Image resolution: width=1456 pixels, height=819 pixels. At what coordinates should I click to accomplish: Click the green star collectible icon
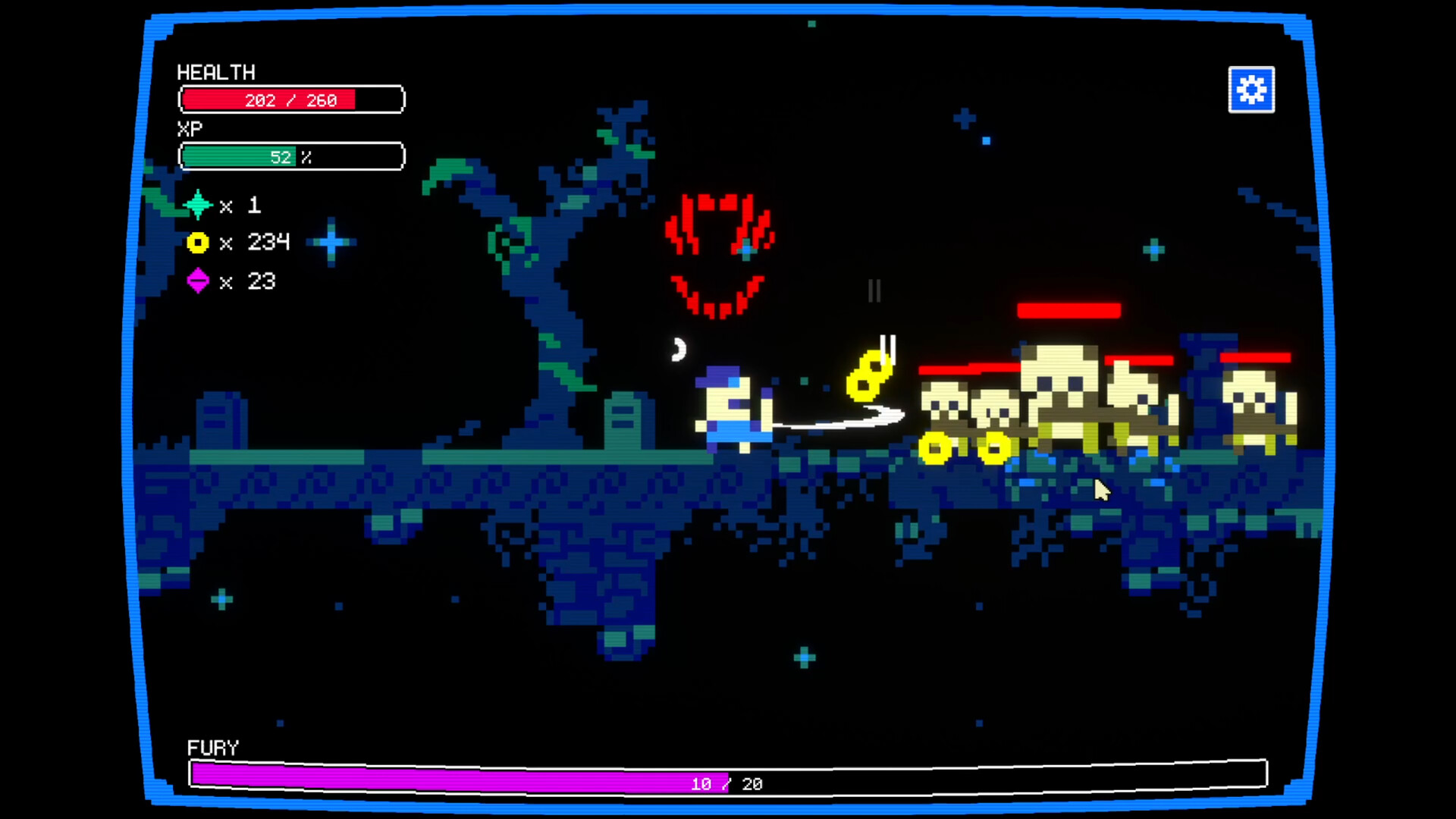[199, 203]
